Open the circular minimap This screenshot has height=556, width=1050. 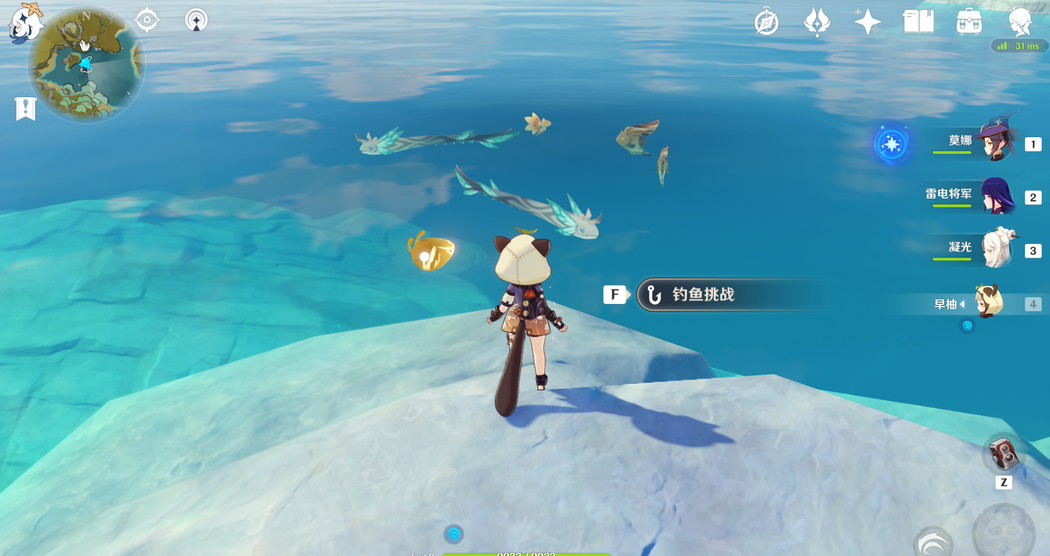click(x=86, y=64)
